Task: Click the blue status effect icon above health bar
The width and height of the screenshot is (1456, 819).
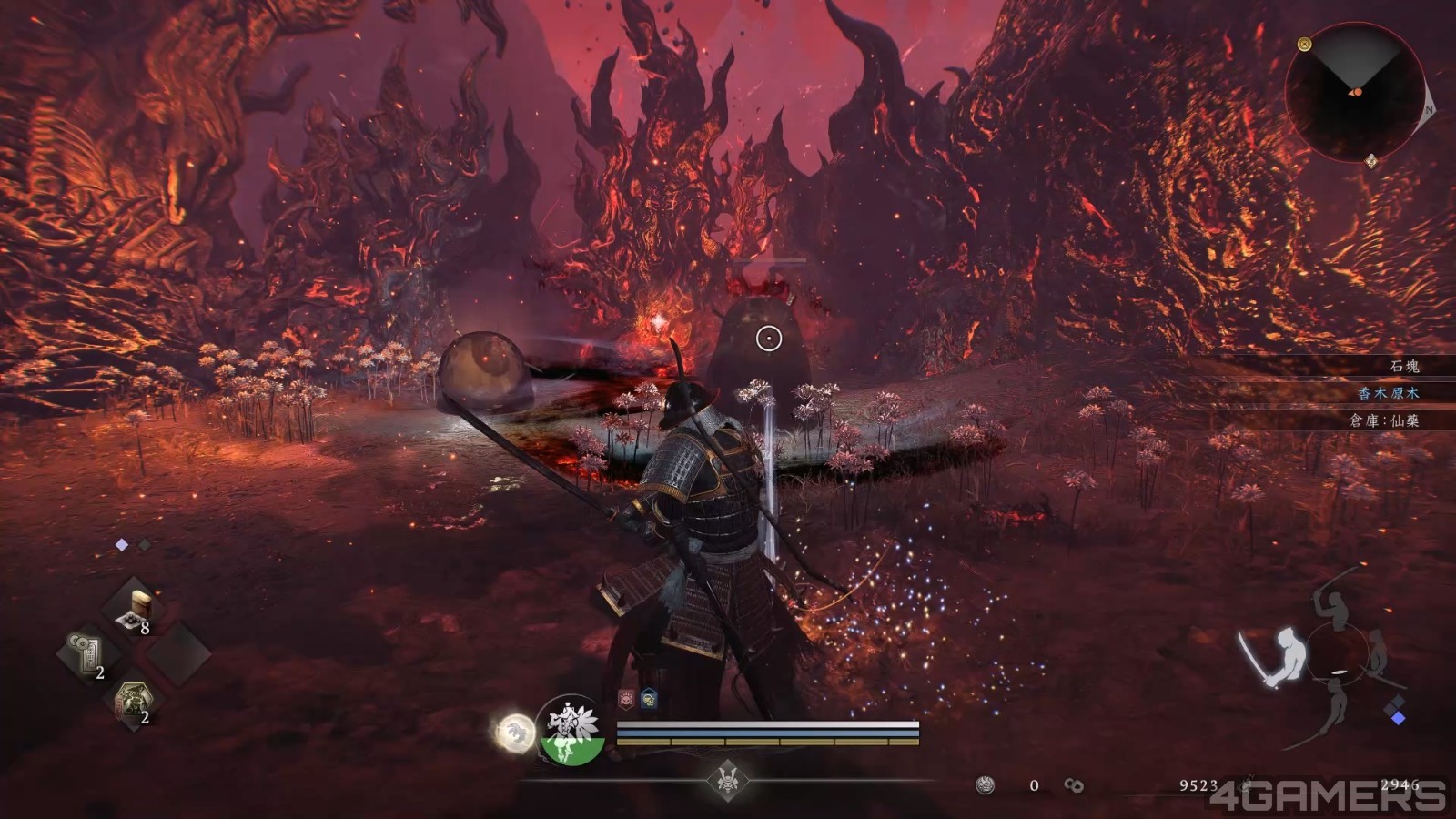Action: tap(648, 699)
